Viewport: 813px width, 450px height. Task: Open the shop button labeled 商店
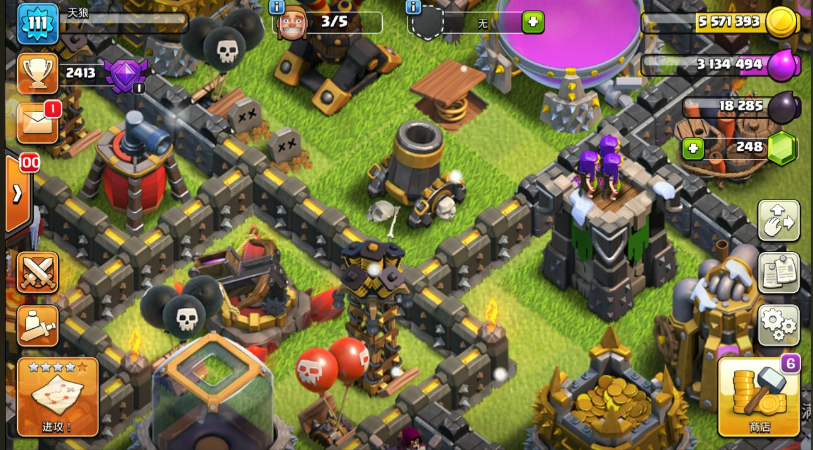click(758, 397)
